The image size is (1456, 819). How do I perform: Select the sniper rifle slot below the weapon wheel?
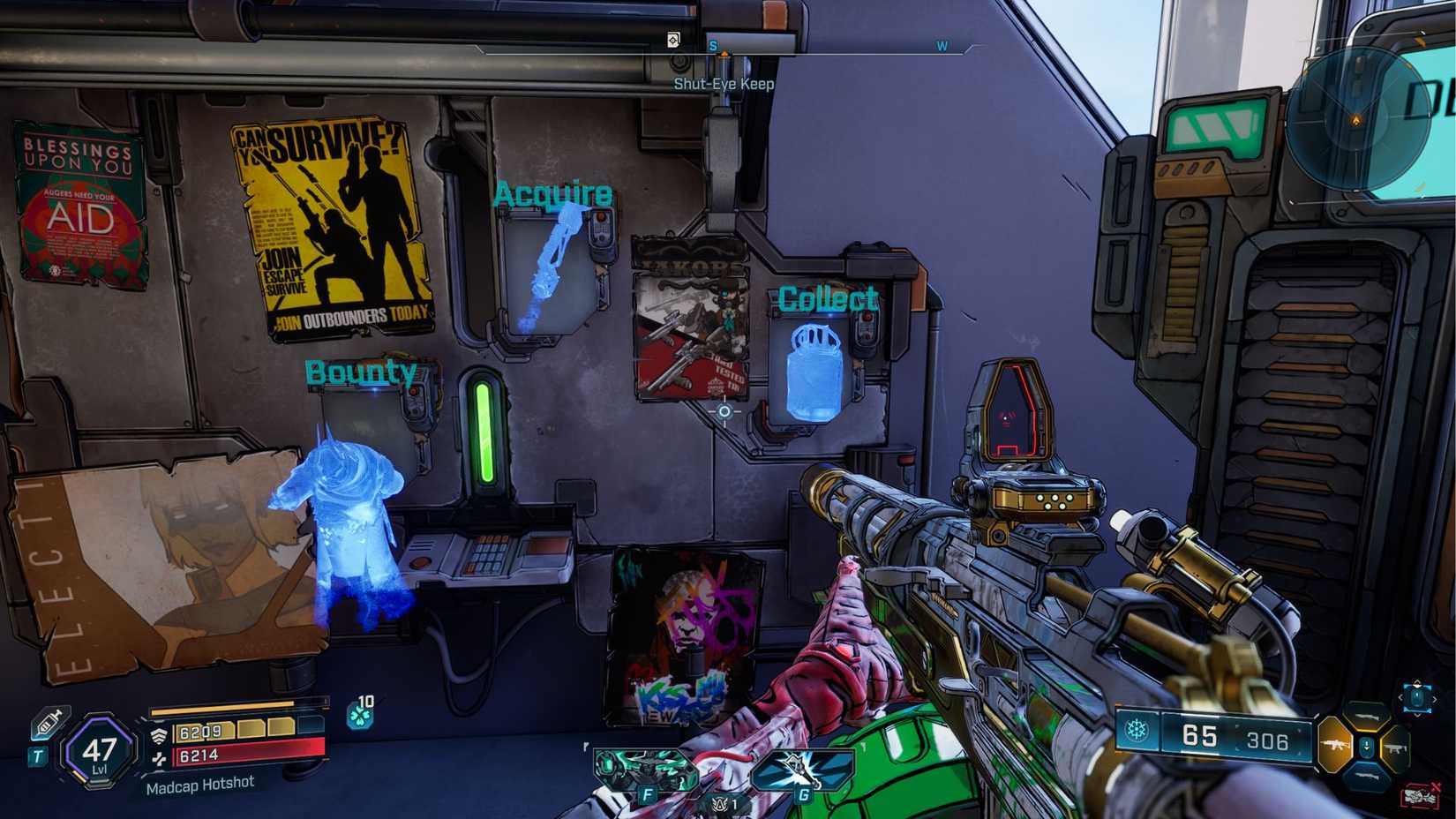(x=1366, y=777)
